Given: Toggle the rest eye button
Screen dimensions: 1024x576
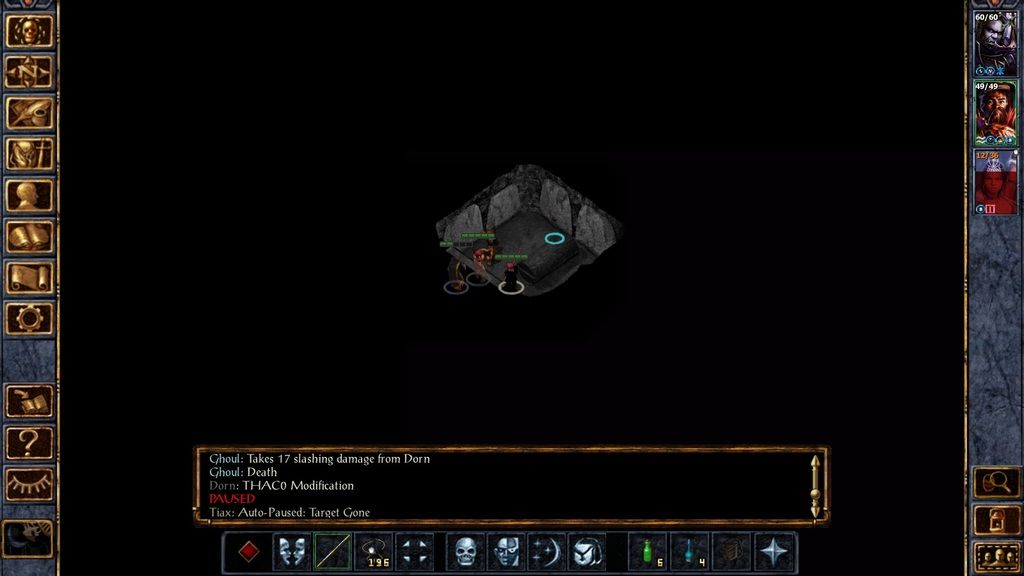Looking at the screenshot, I should point(29,484).
